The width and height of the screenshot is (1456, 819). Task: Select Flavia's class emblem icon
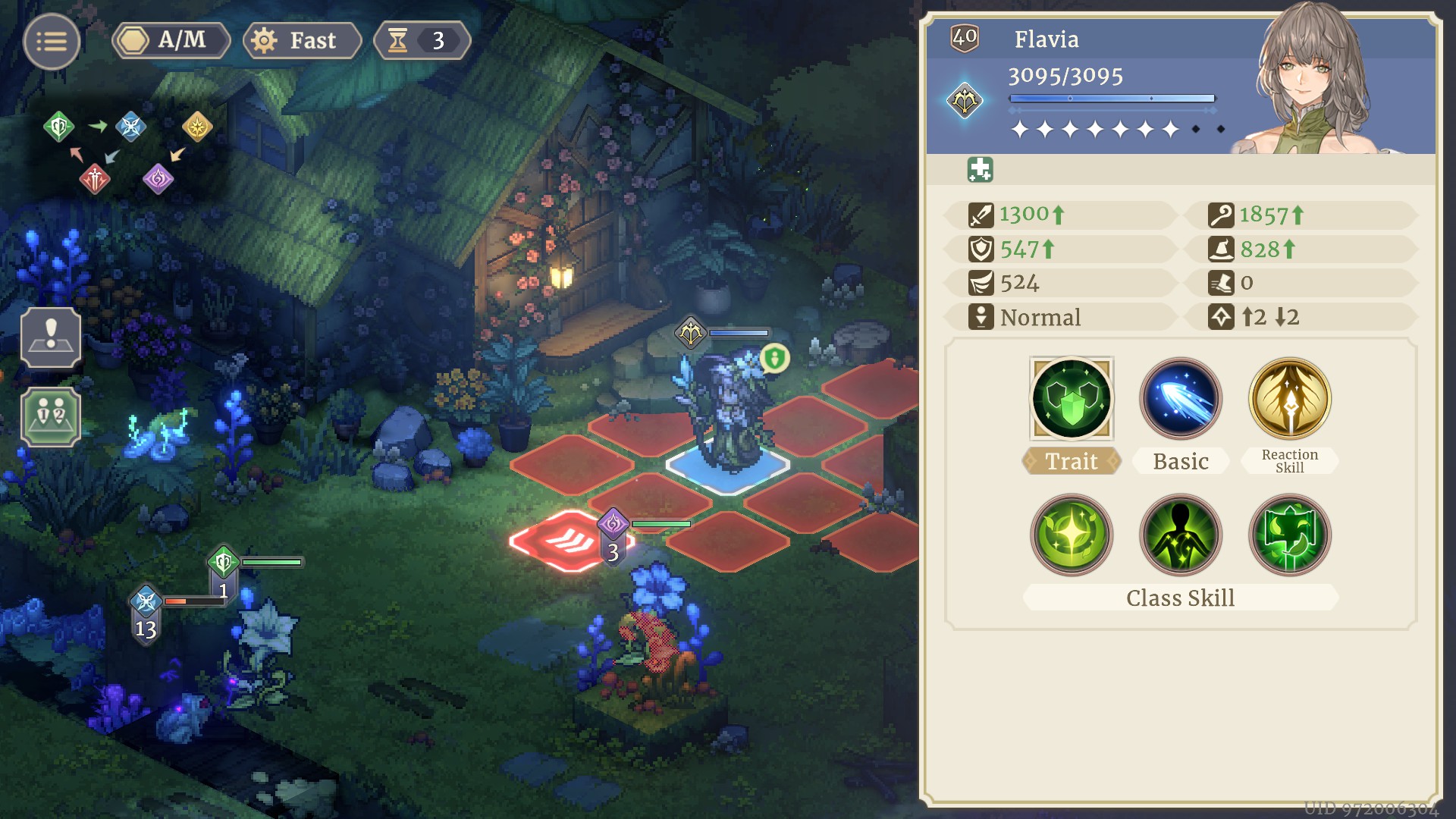965,101
